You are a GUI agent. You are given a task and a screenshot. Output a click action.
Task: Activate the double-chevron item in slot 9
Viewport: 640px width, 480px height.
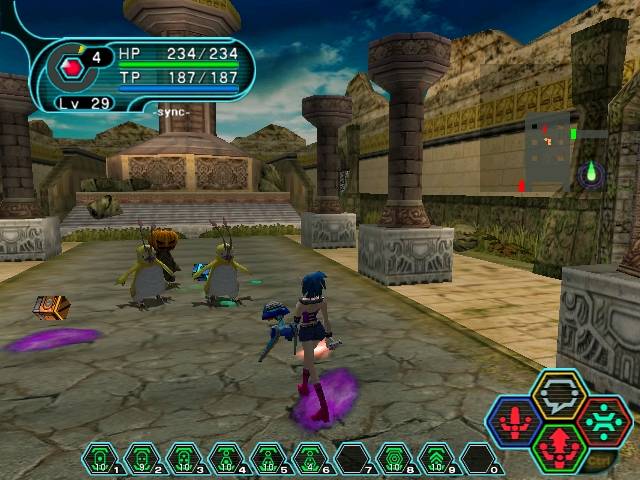point(436,459)
